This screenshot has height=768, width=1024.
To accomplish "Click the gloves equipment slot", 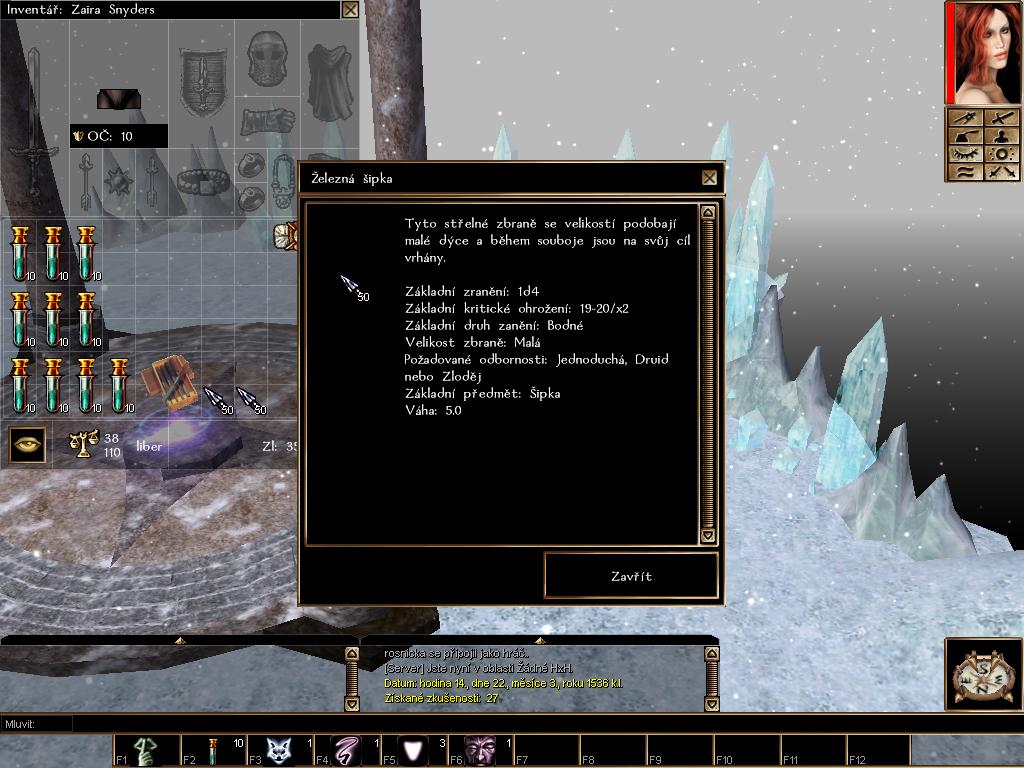I will 268,118.
